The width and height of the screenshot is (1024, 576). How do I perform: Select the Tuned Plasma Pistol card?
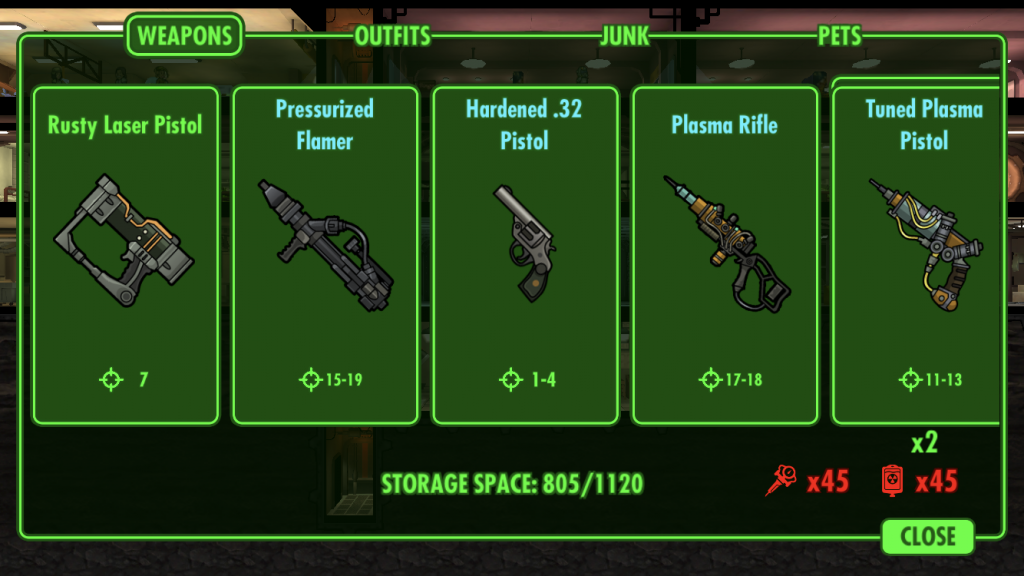pos(918,255)
